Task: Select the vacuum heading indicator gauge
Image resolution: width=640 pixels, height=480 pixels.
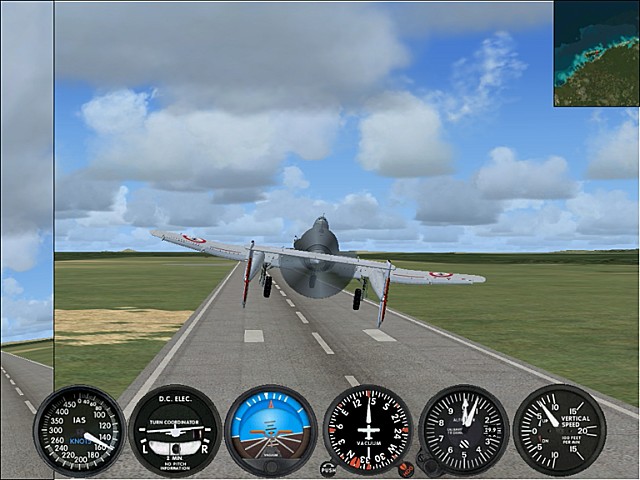Action: pyautogui.click(x=368, y=428)
